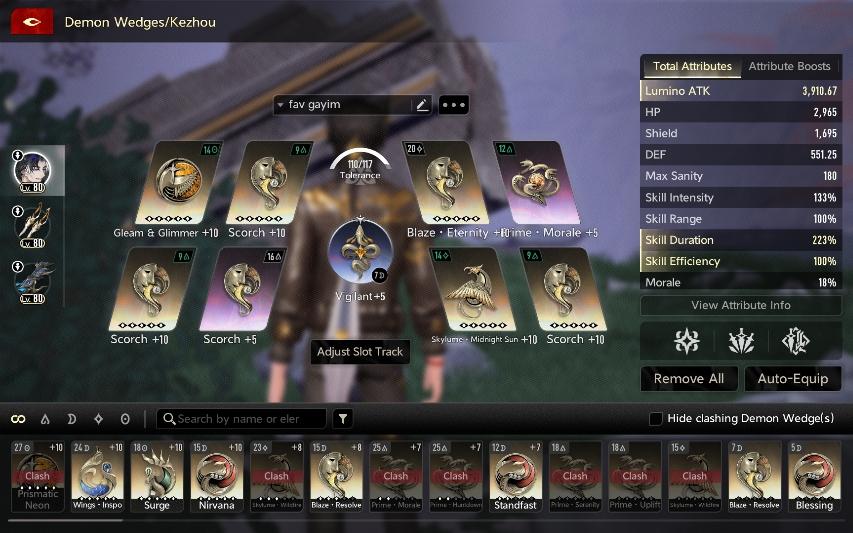Switch to the Attribute Boosts tab
This screenshot has height=533, width=853.
(x=789, y=67)
